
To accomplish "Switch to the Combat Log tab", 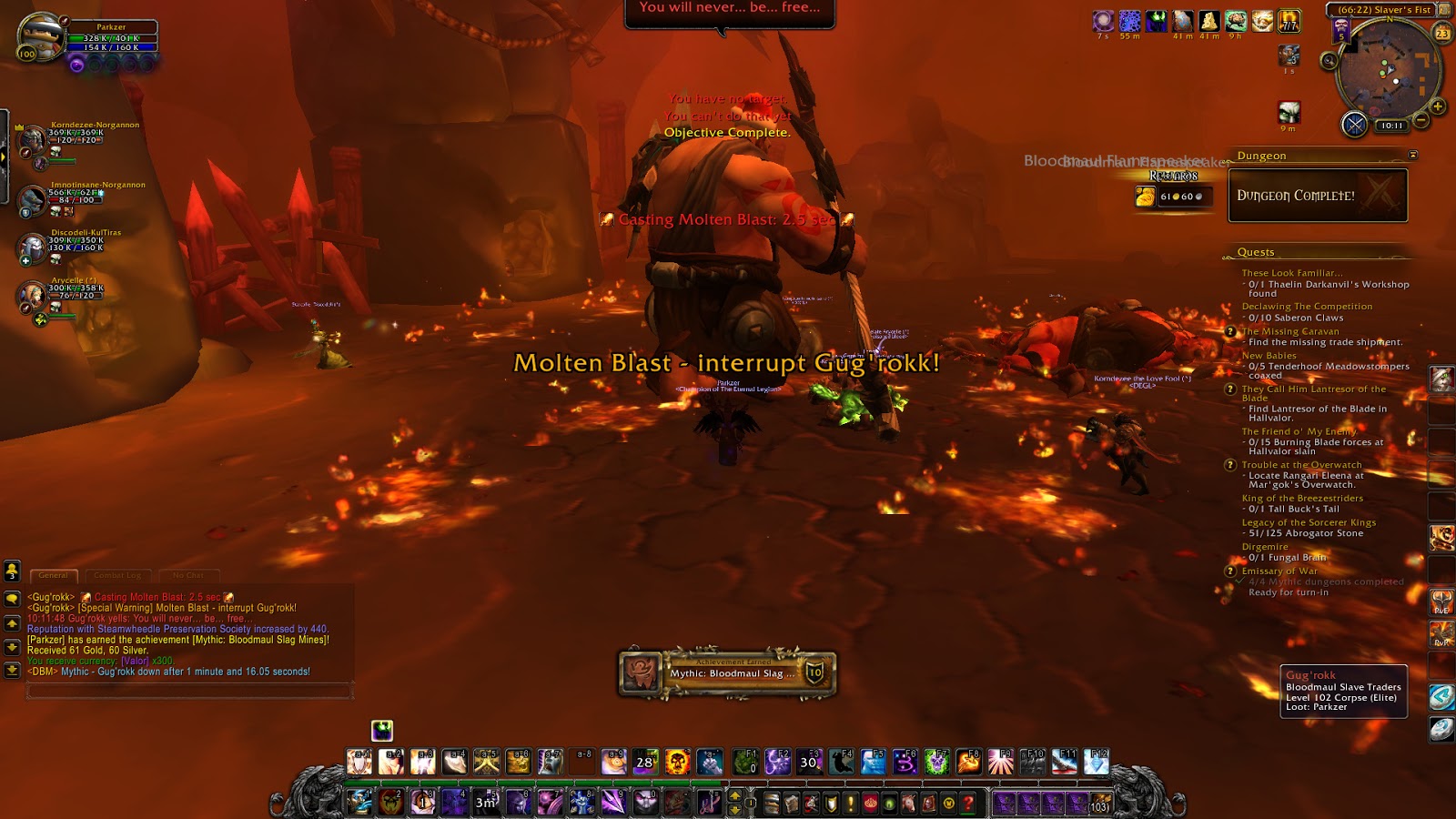I will click(118, 575).
